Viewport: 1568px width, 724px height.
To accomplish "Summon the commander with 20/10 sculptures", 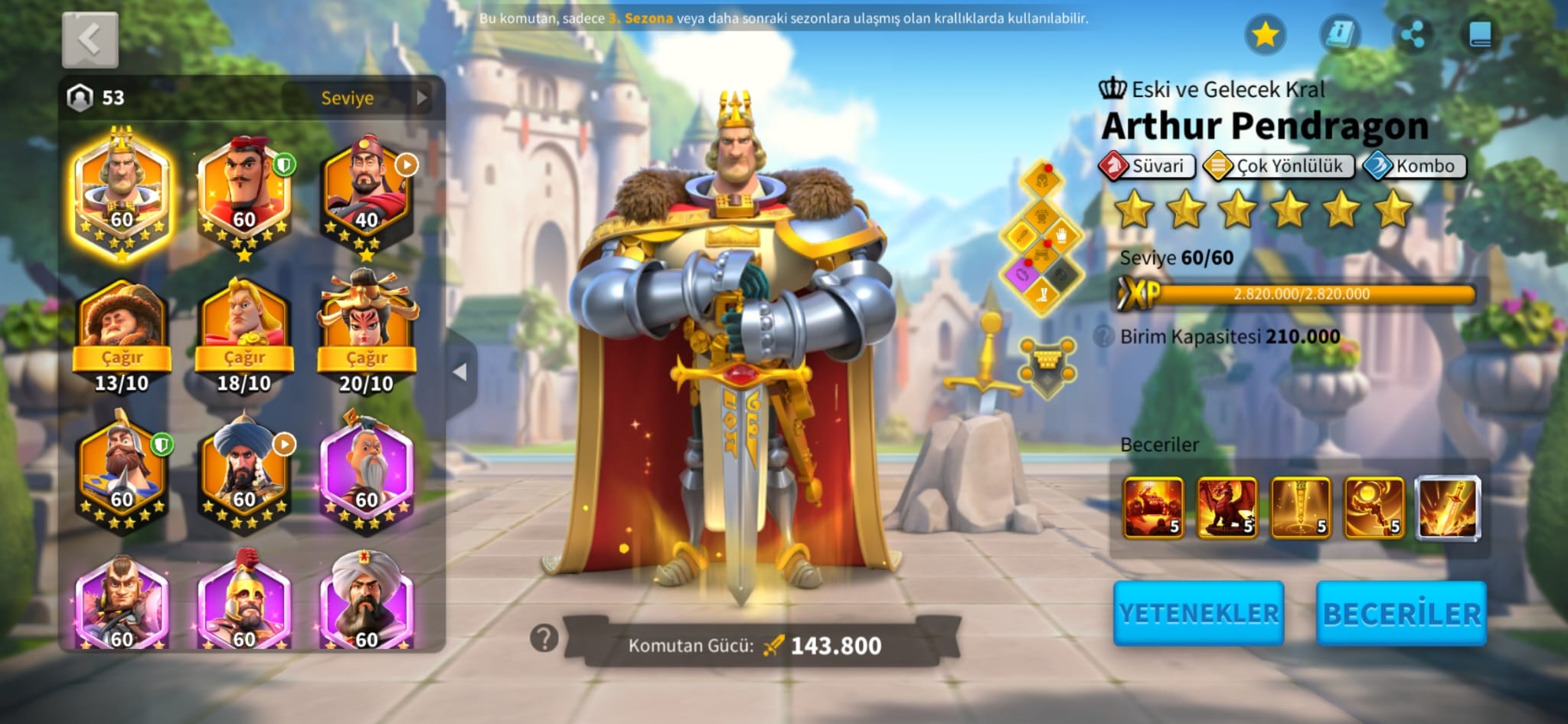I will pyautogui.click(x=367, y=358).
